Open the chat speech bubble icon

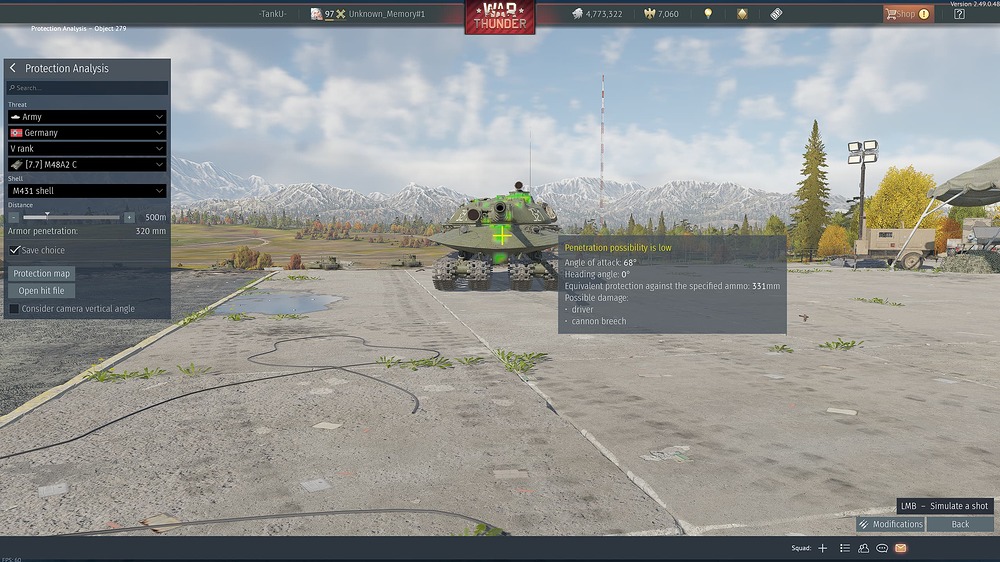coord(882,548)
